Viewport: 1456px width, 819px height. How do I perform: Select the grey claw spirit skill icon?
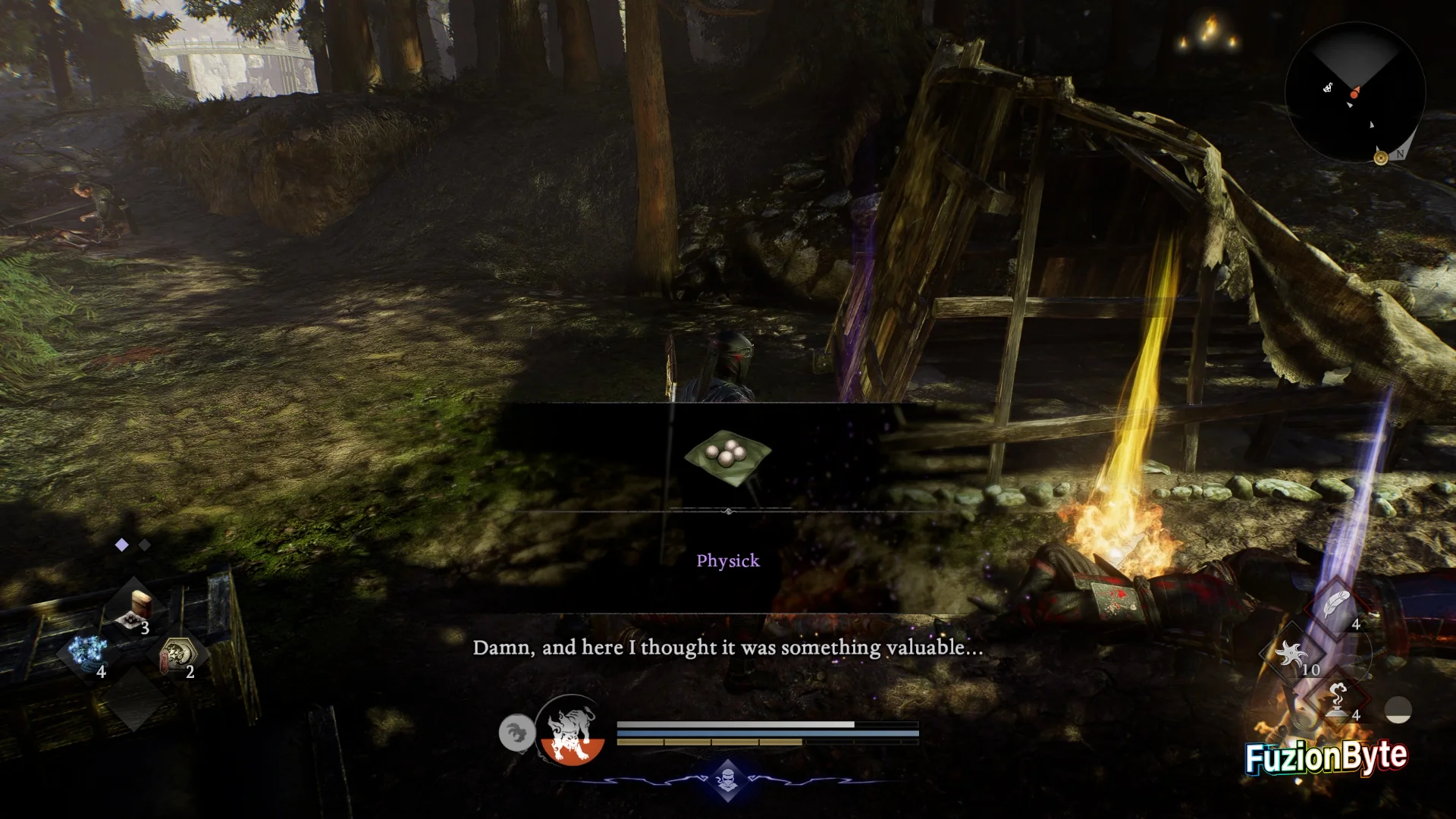516,733
